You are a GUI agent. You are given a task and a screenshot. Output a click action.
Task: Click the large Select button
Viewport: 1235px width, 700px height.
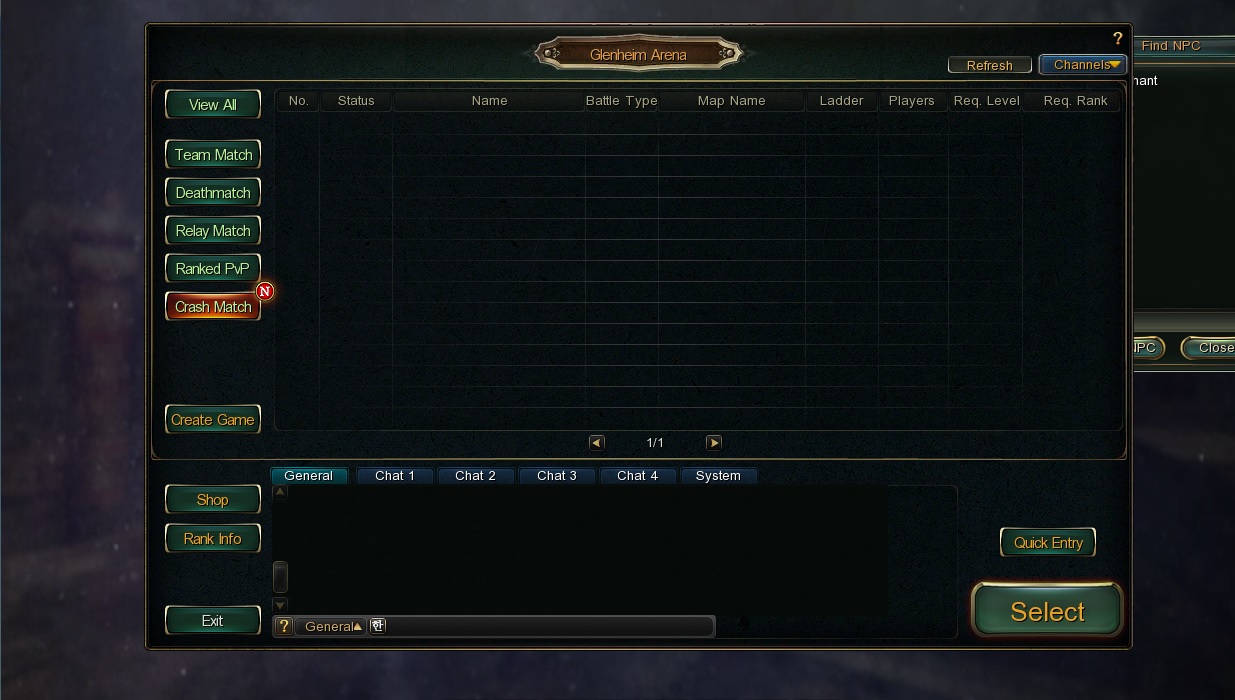click(1047, 610)
